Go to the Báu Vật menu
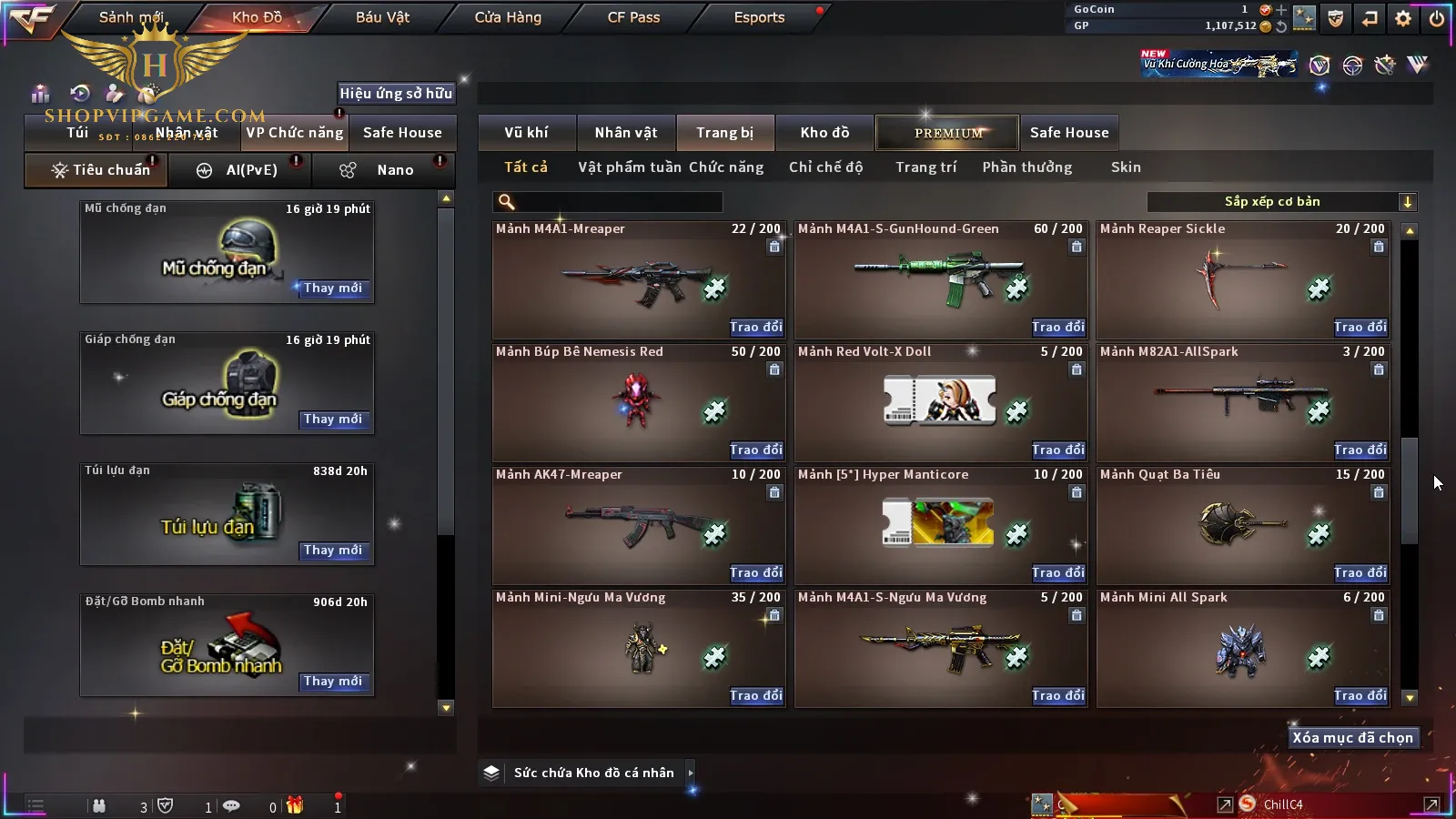1456x819 pixels. (x=382, y=17)
